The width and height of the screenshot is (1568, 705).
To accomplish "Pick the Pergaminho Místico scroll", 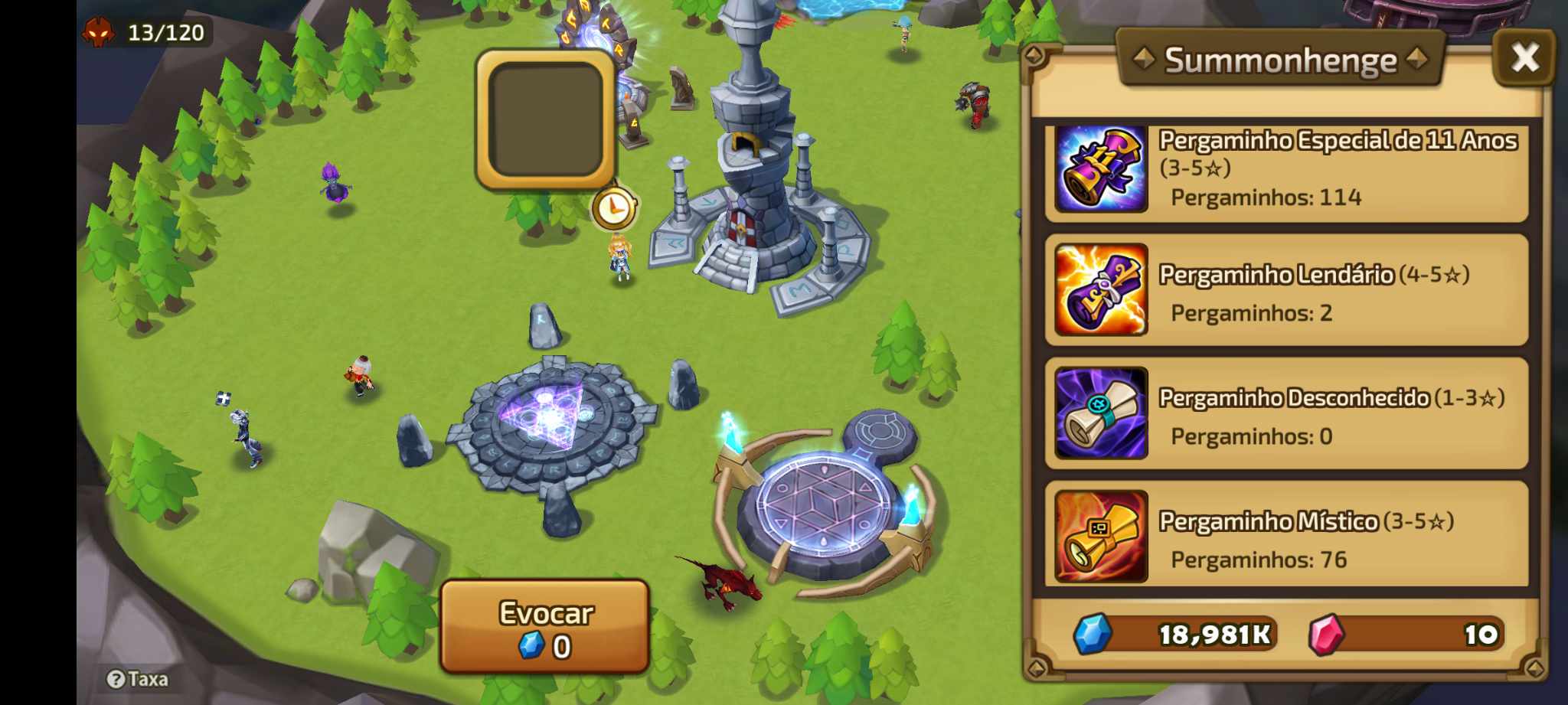I will [x=1286, y=537].
